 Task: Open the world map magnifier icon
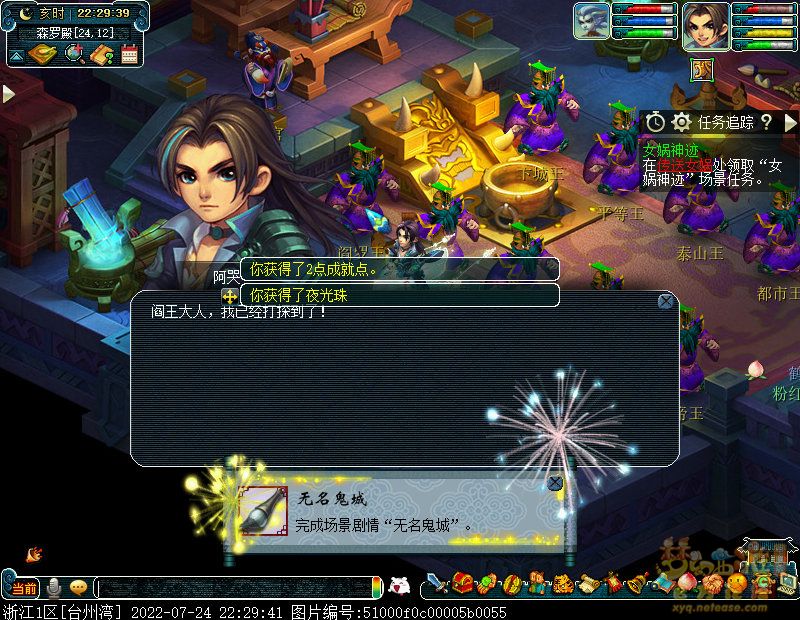(x=74, y=54)
